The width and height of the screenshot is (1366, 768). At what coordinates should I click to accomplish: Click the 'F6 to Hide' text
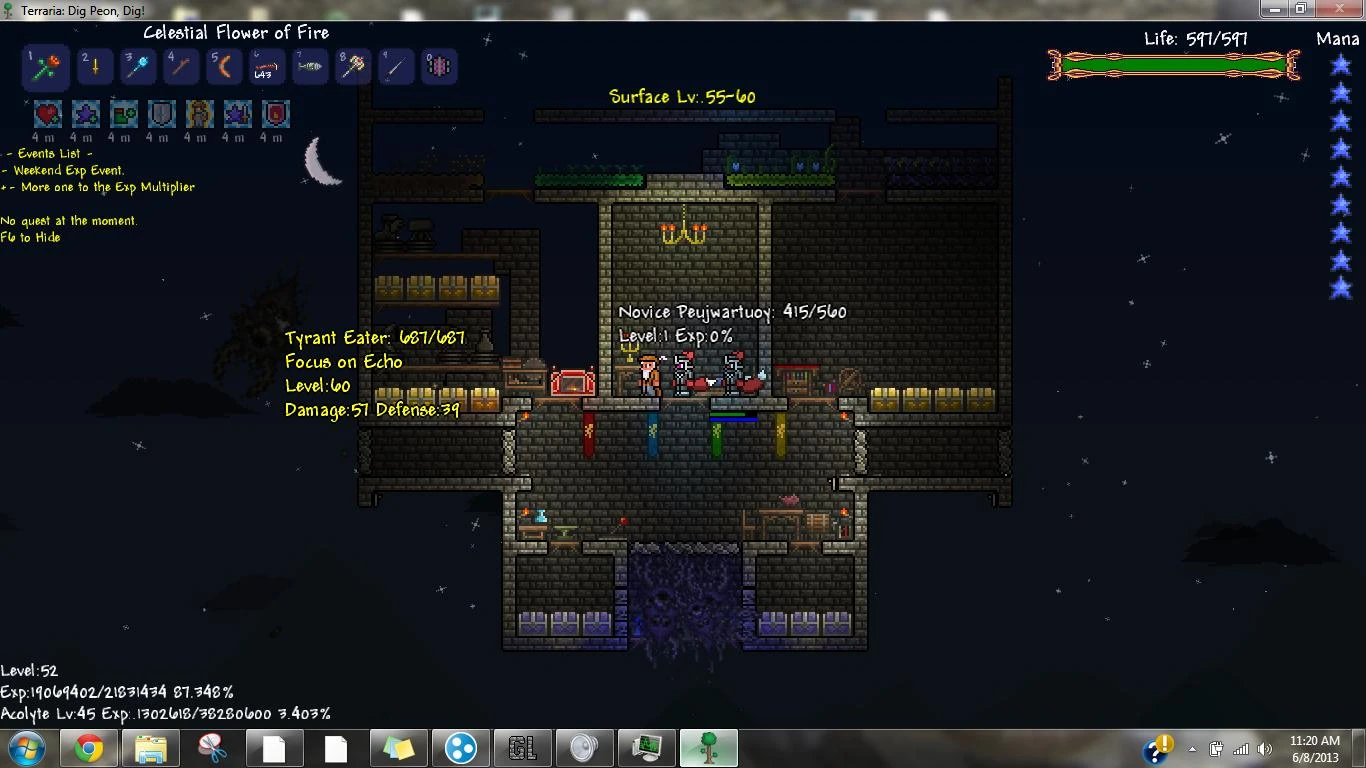[x=29, y=237]
